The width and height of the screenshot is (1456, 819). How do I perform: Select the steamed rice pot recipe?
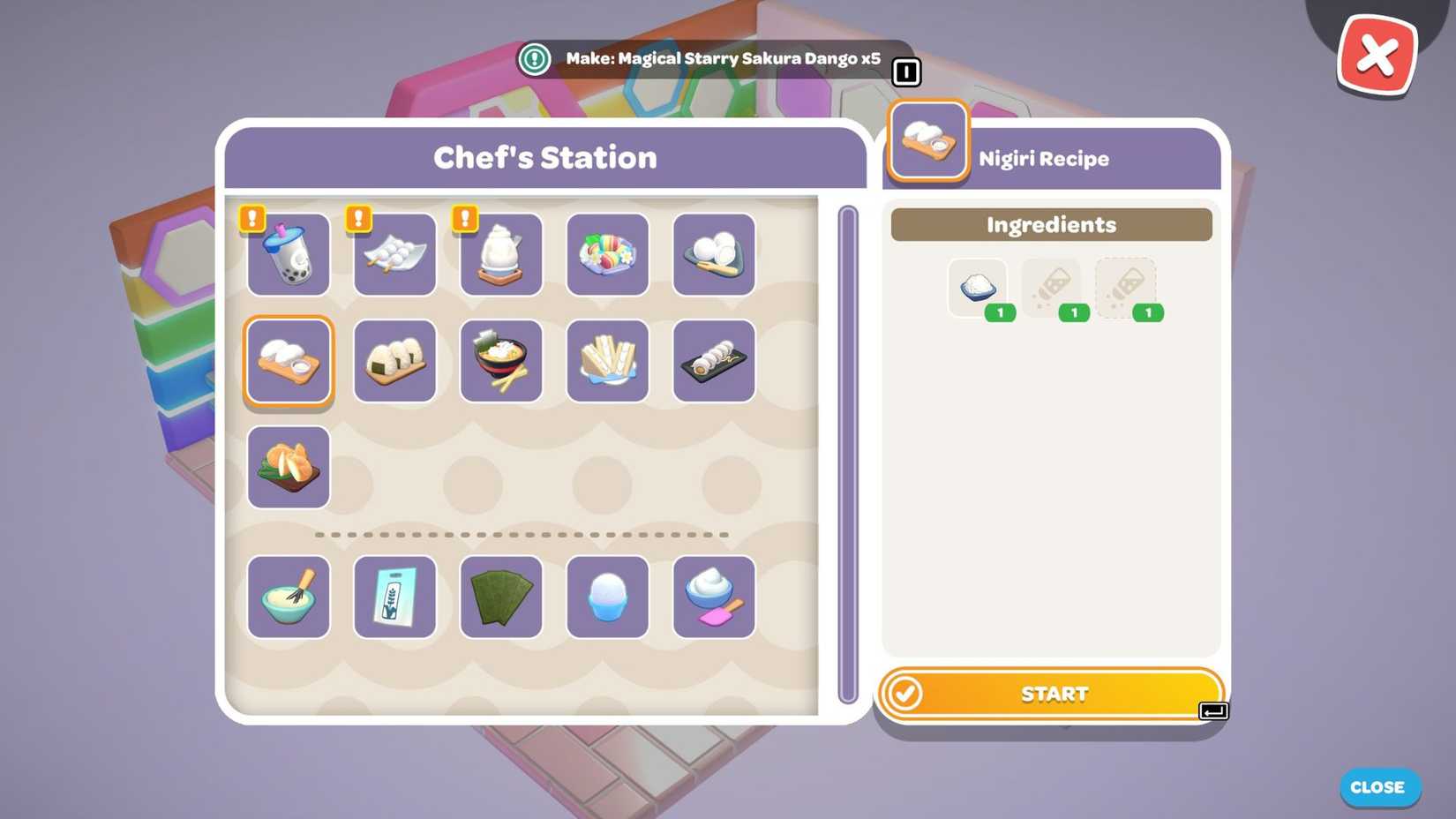[500, 255]
